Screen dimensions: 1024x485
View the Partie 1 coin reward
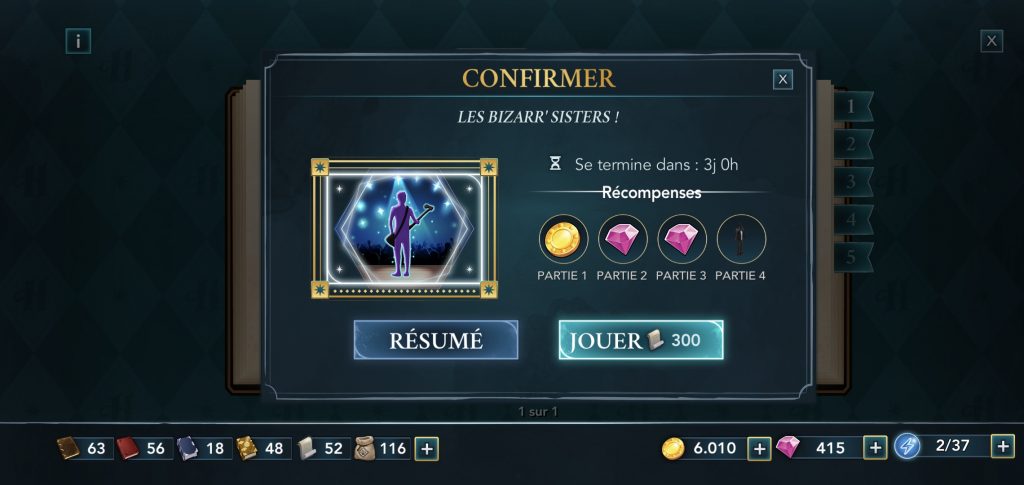(x=564, y=240)
